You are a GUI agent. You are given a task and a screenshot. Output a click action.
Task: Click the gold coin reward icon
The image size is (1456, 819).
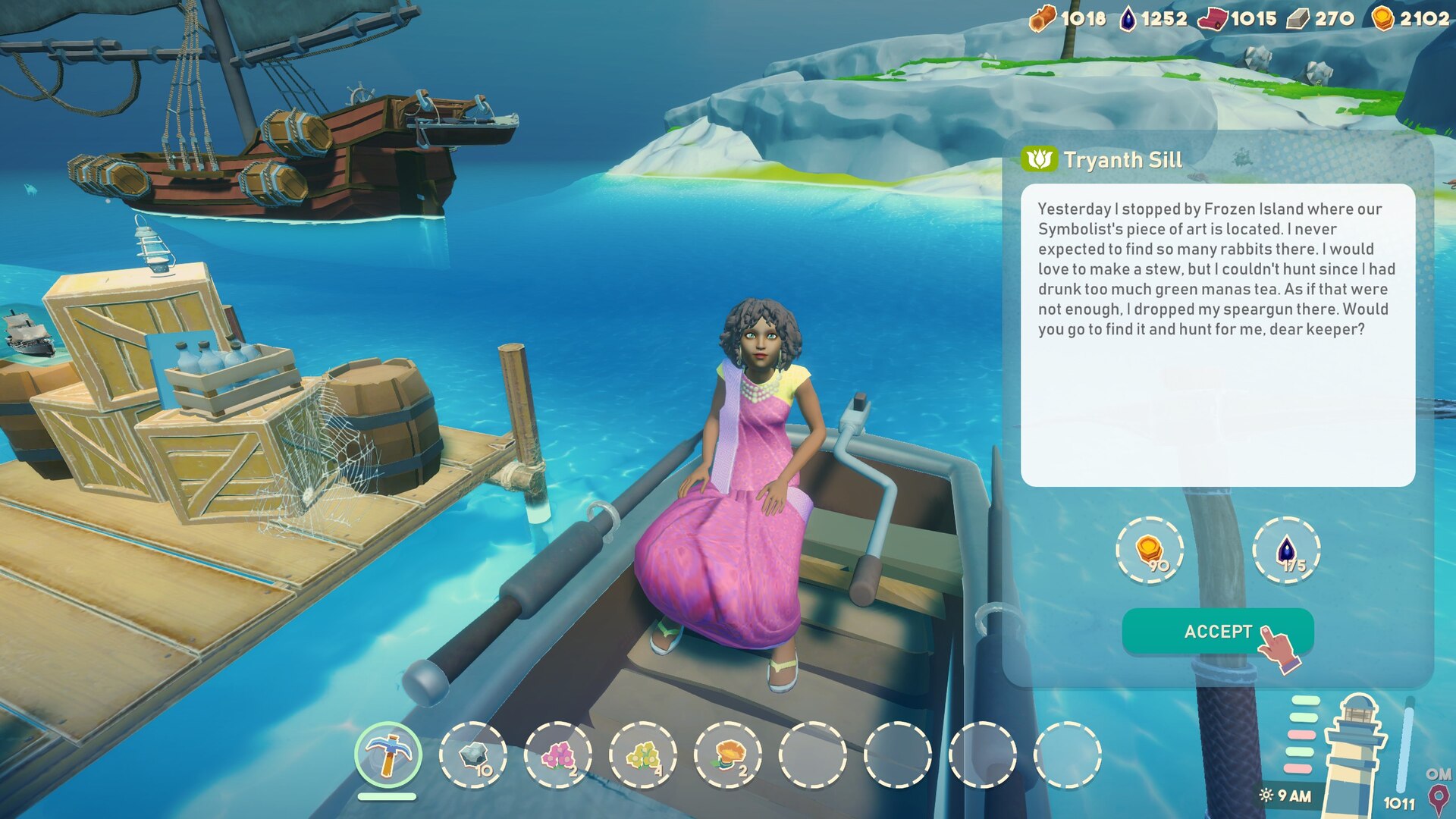1150,550
